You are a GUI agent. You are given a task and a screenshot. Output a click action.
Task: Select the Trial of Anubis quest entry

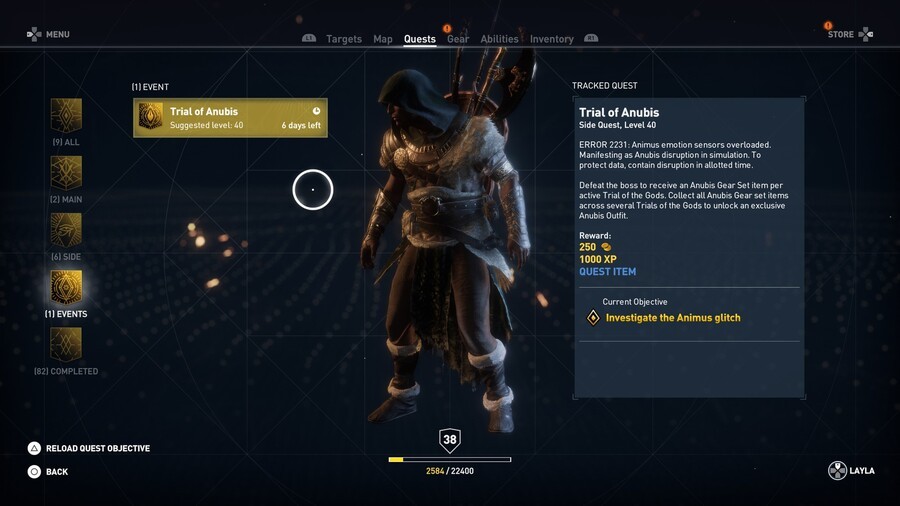[x=230, y=118]
